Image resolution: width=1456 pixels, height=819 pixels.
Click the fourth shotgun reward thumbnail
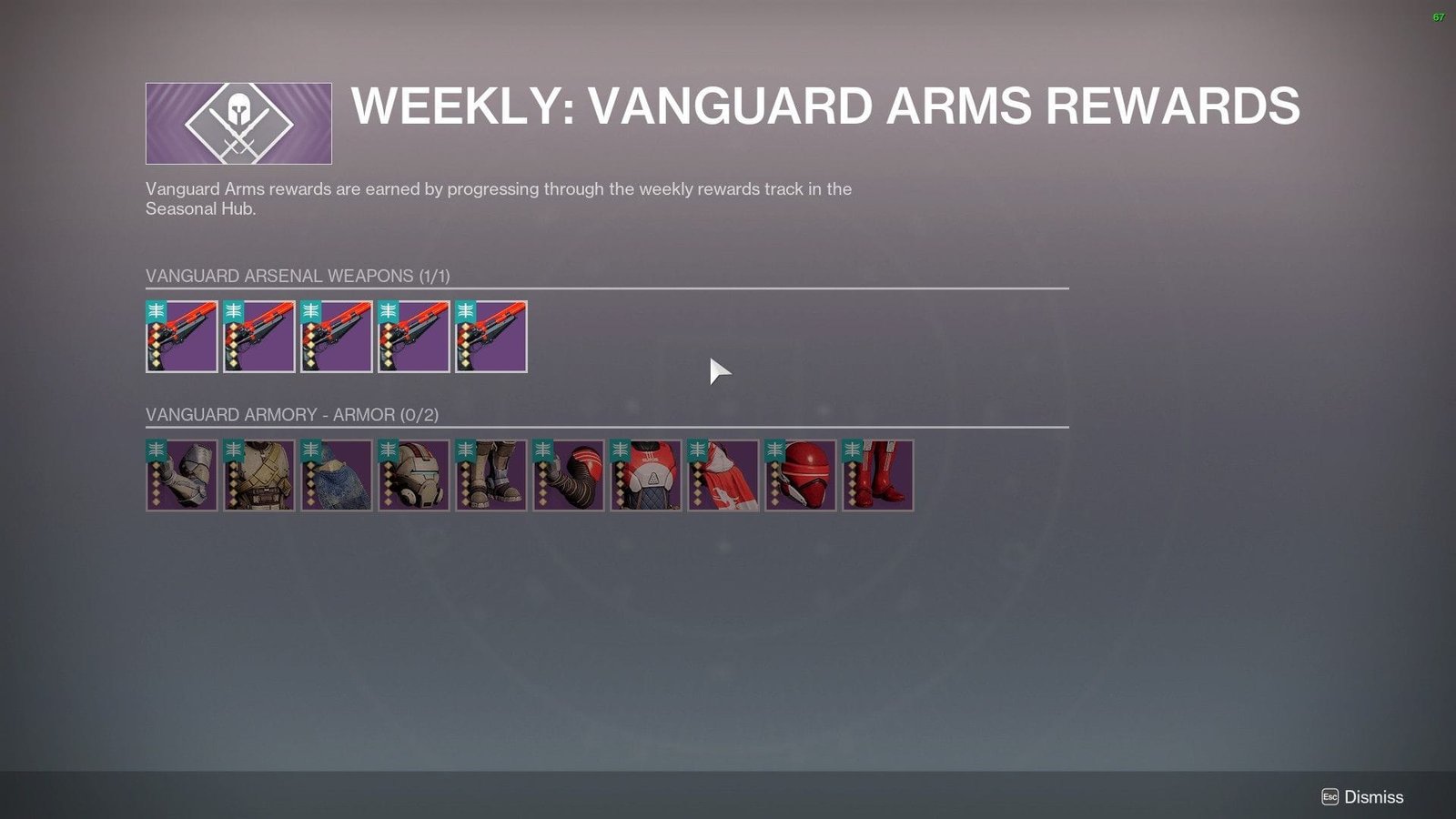coord(414,337)
